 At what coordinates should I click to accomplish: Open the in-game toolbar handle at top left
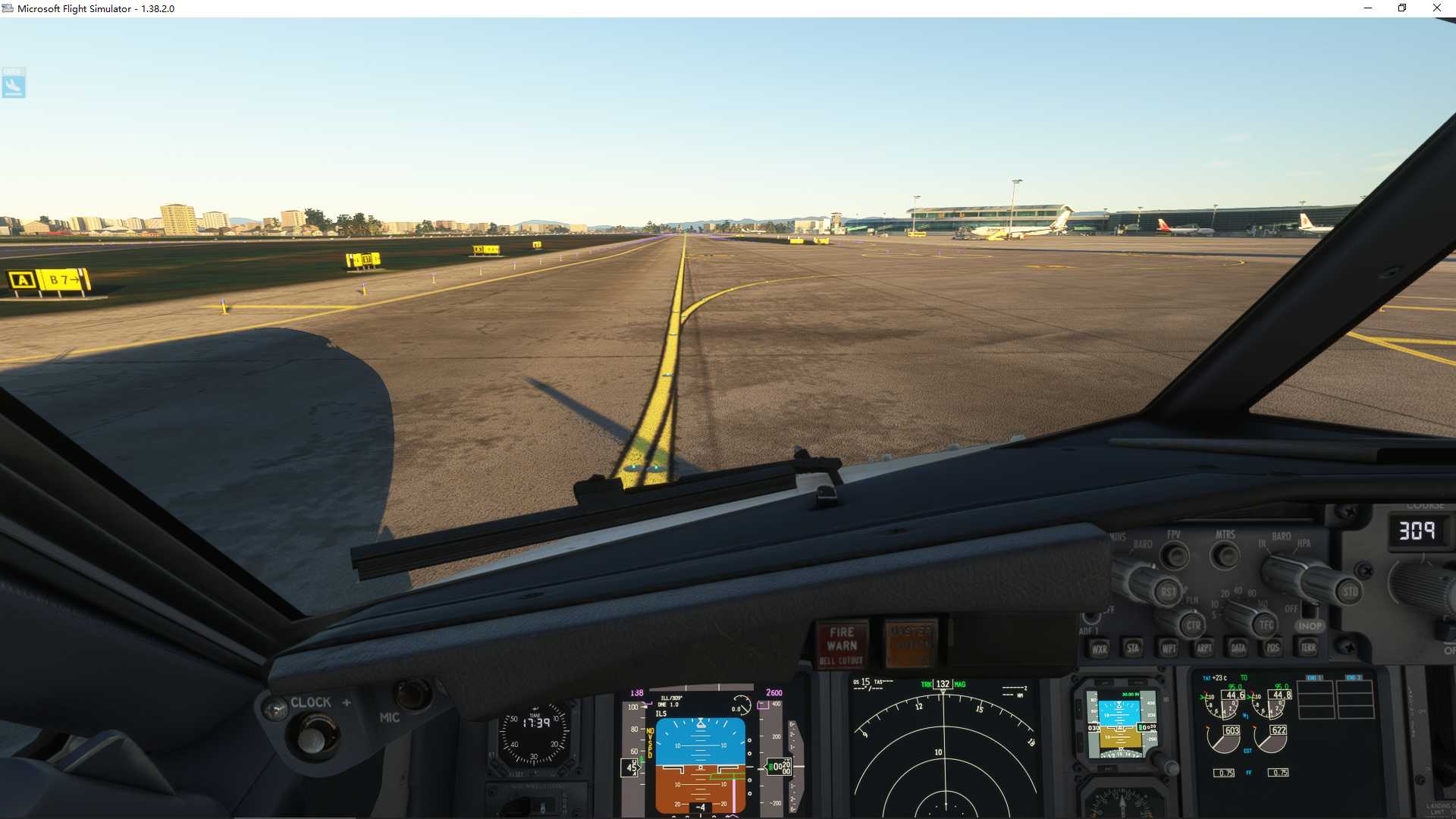(x=14, y=83)
